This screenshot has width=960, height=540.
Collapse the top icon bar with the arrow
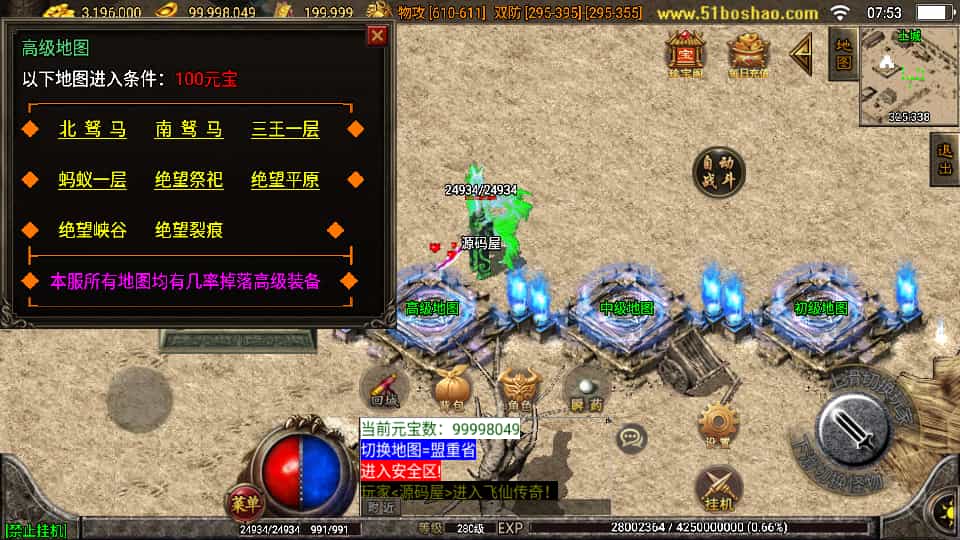pyautogui.click(x=801, y=54)
